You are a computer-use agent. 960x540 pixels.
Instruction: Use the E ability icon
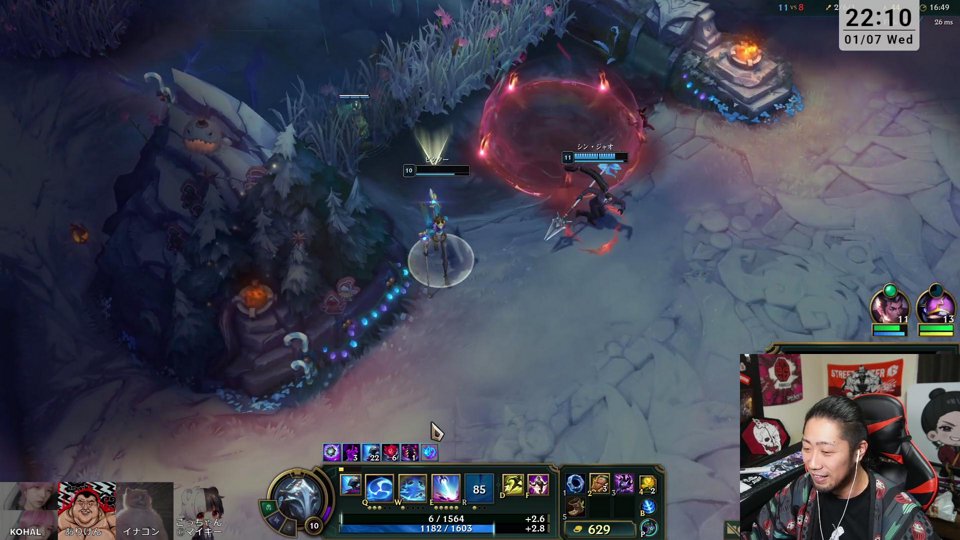[446, 488]
